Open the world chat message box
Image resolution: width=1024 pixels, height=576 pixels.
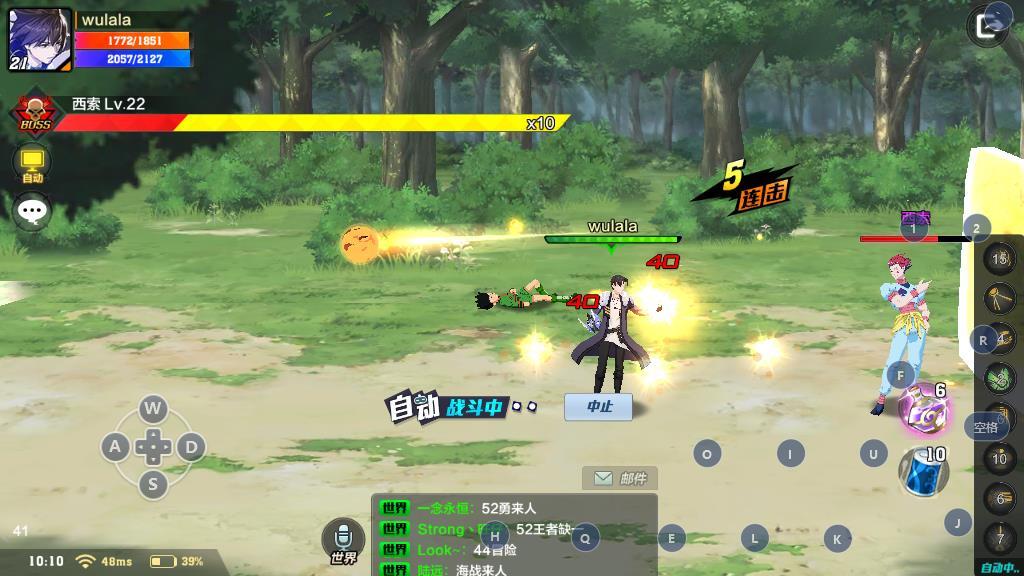click(x=514, y=536)
